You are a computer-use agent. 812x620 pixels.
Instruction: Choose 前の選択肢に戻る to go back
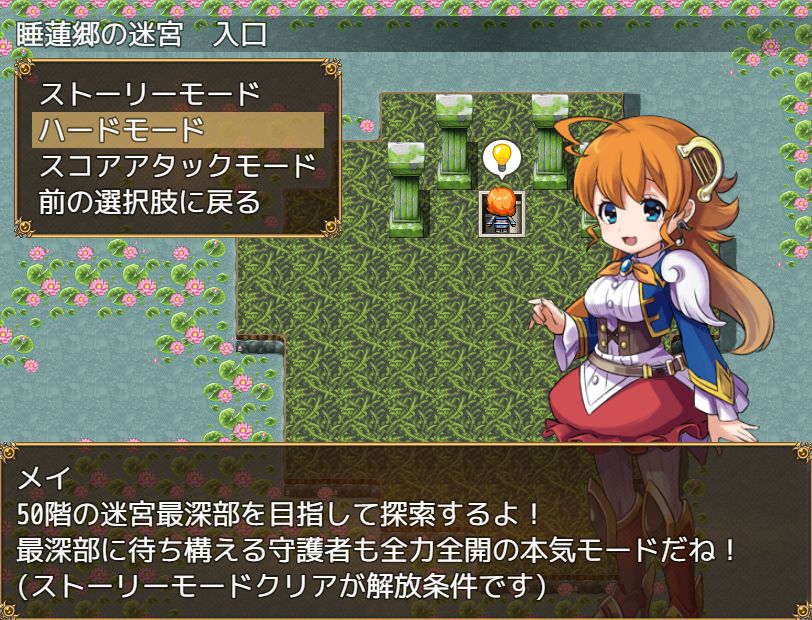point(150,201)
